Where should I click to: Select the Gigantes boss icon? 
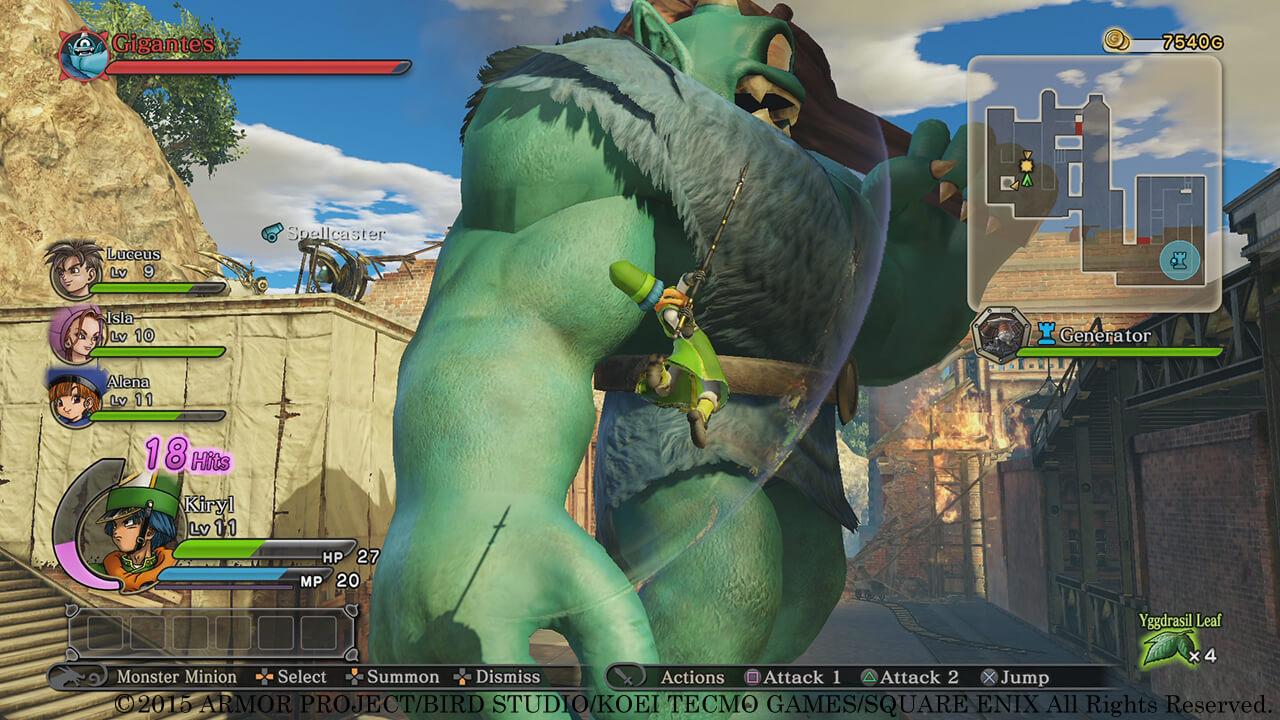82,54
